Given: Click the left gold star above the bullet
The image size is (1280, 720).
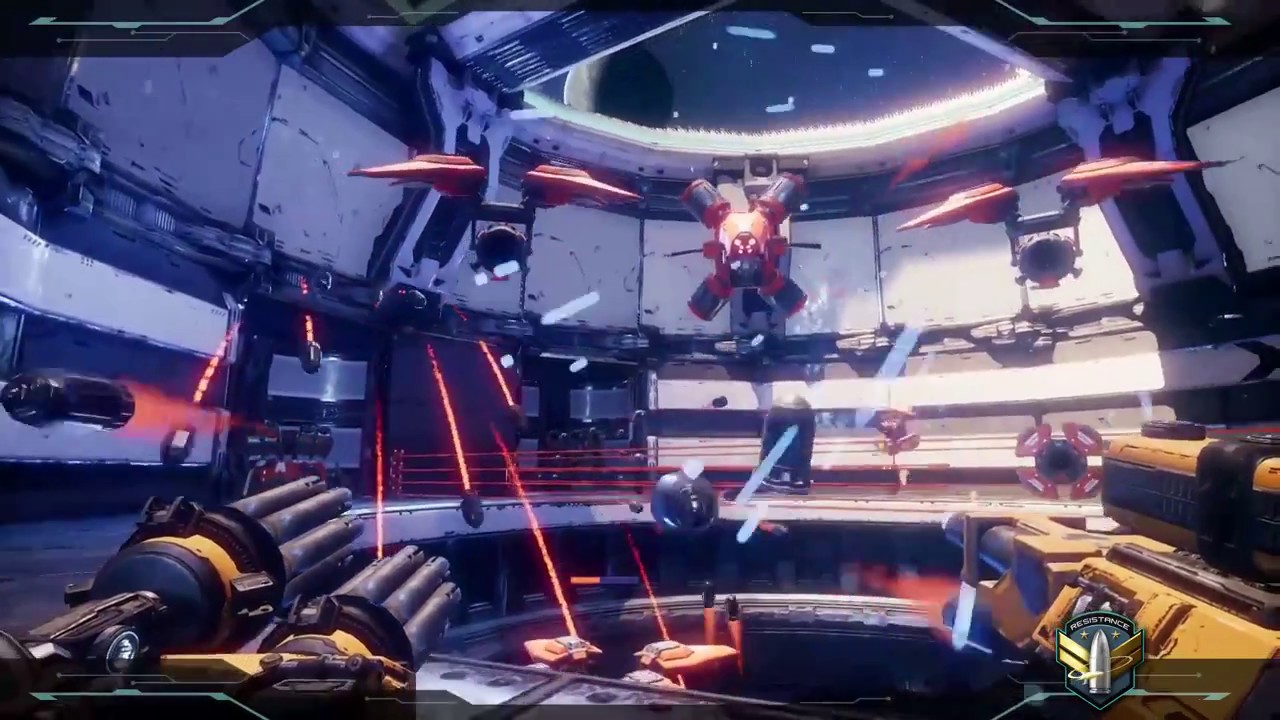Looking at the screenshot, I should point(1083,634).
